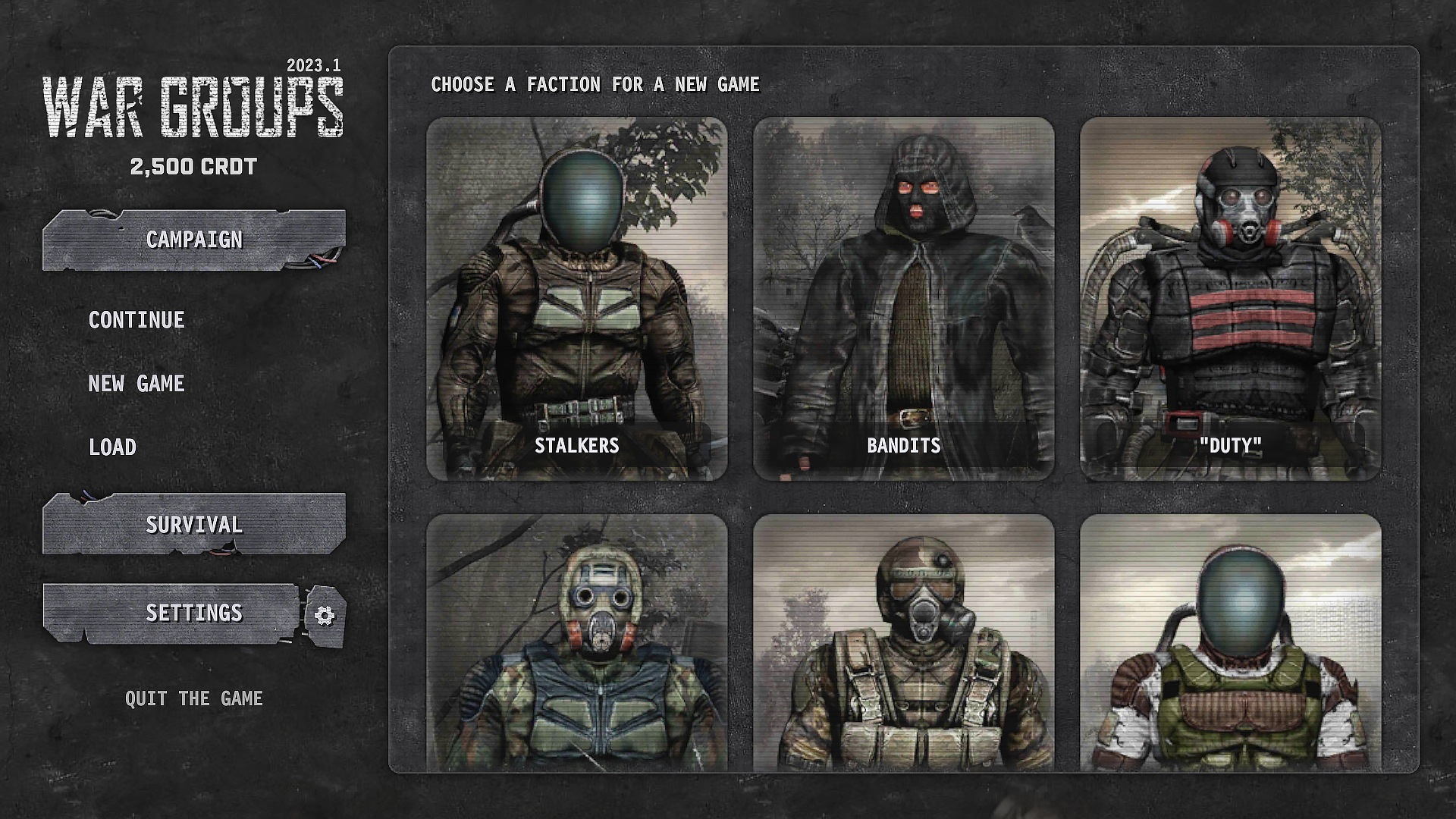Click the BANDITS label

[x=902, y=447]
